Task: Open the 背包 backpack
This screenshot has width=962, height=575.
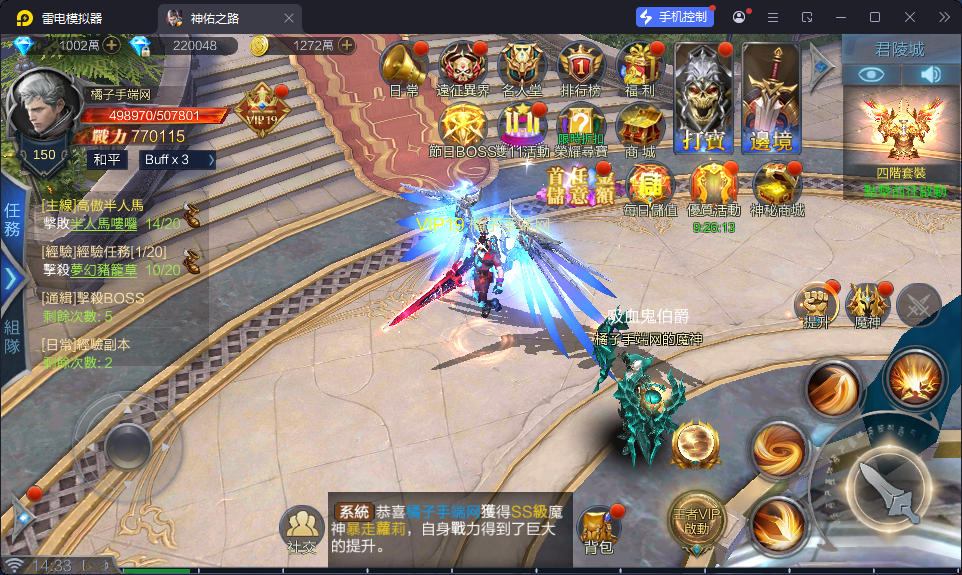Action: click(598, 527)
